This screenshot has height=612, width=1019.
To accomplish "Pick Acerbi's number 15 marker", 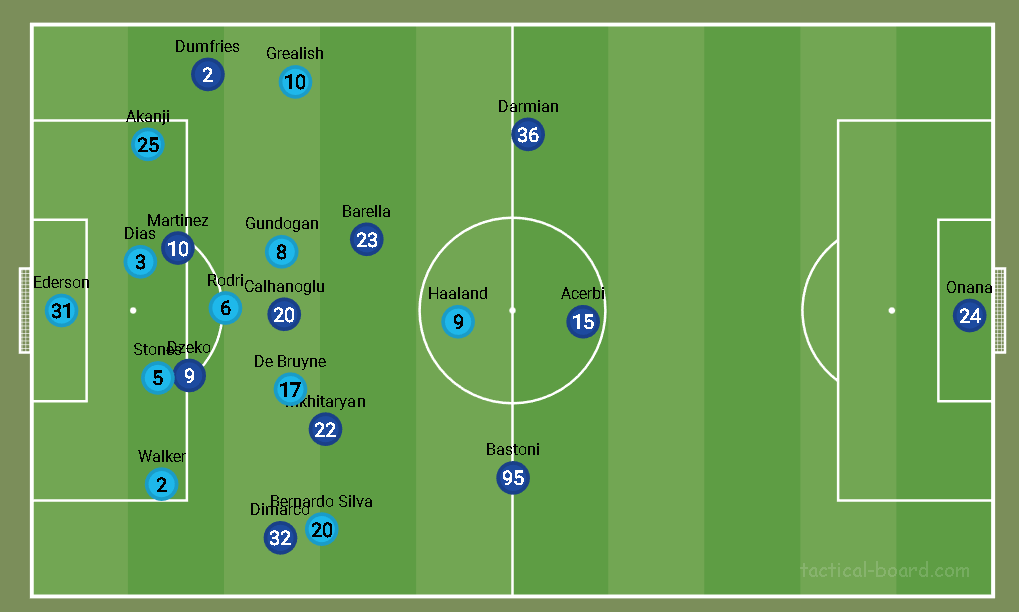I will click(x=582, y=321).
